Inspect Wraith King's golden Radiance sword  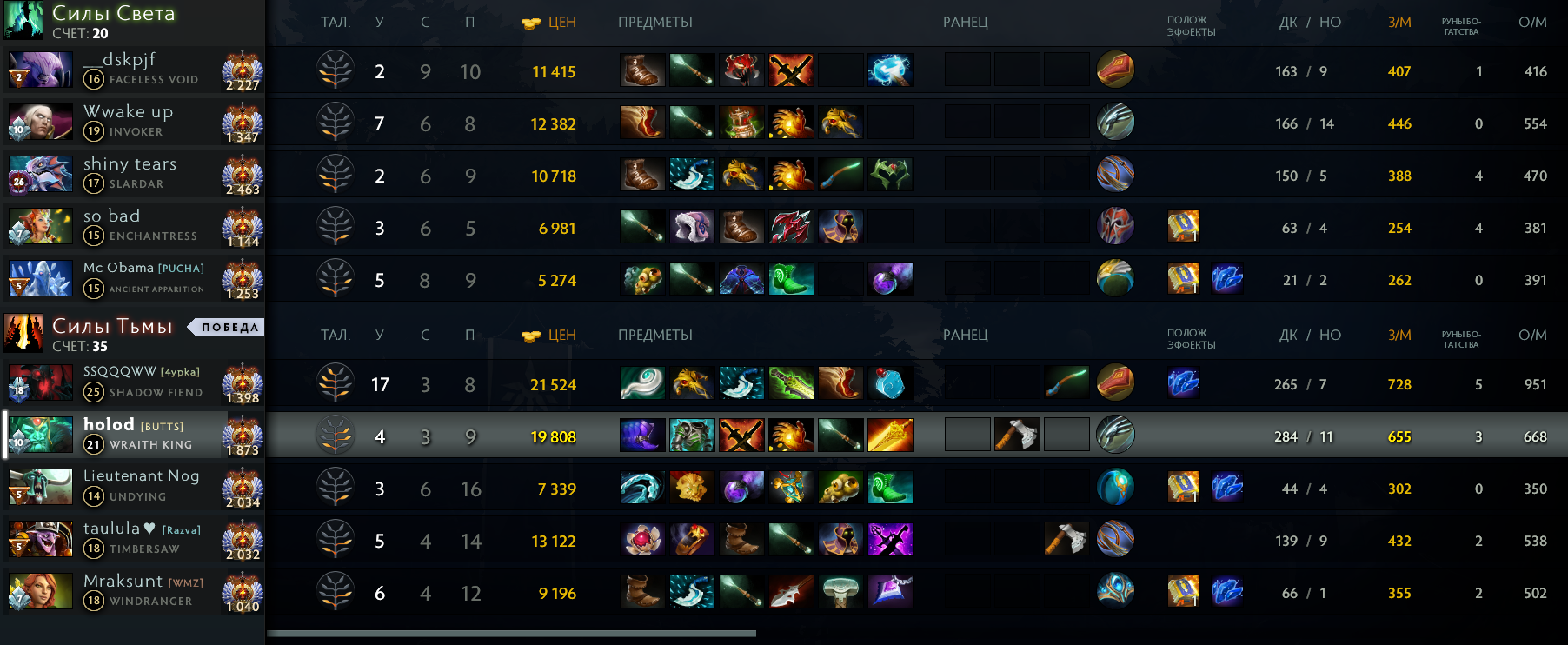(890, 436)
